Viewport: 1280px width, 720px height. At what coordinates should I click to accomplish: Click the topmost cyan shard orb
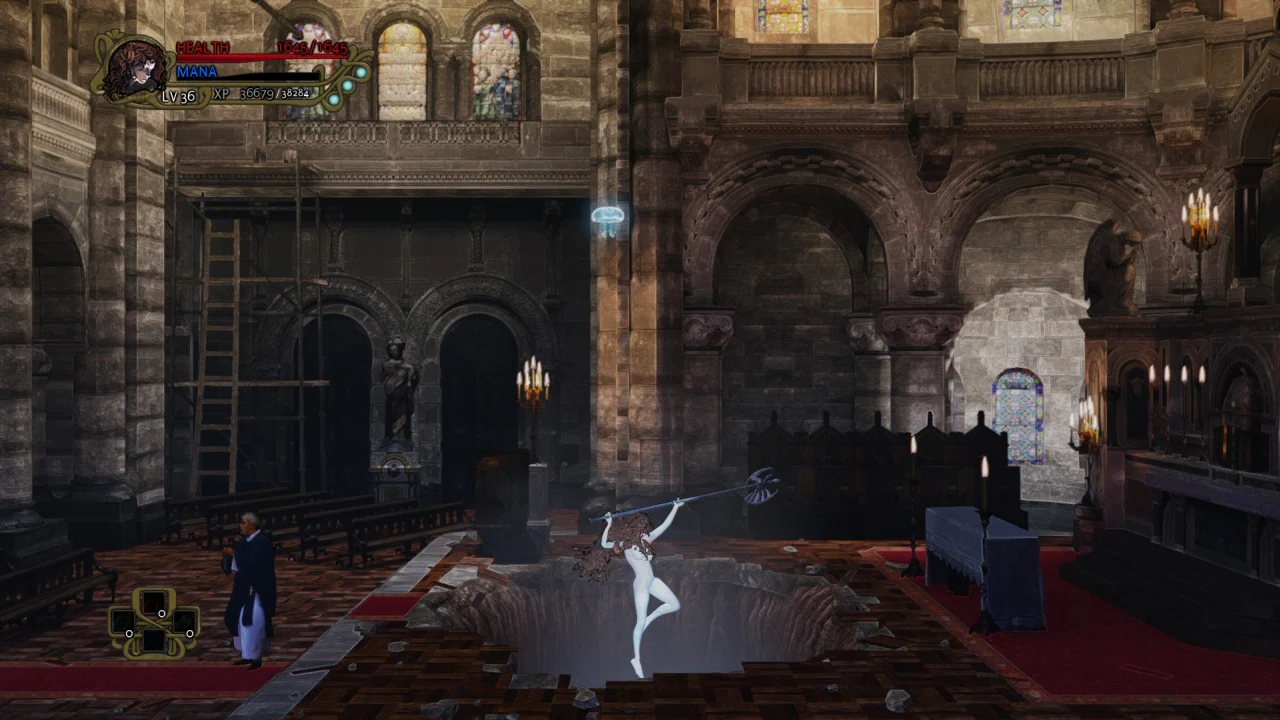tap(360, 72)
